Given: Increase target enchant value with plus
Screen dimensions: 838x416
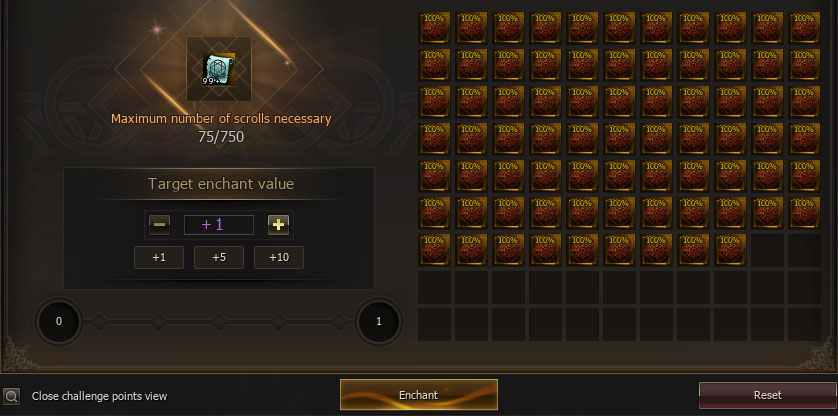Looking at the screenshot, I should click(278, 224).
